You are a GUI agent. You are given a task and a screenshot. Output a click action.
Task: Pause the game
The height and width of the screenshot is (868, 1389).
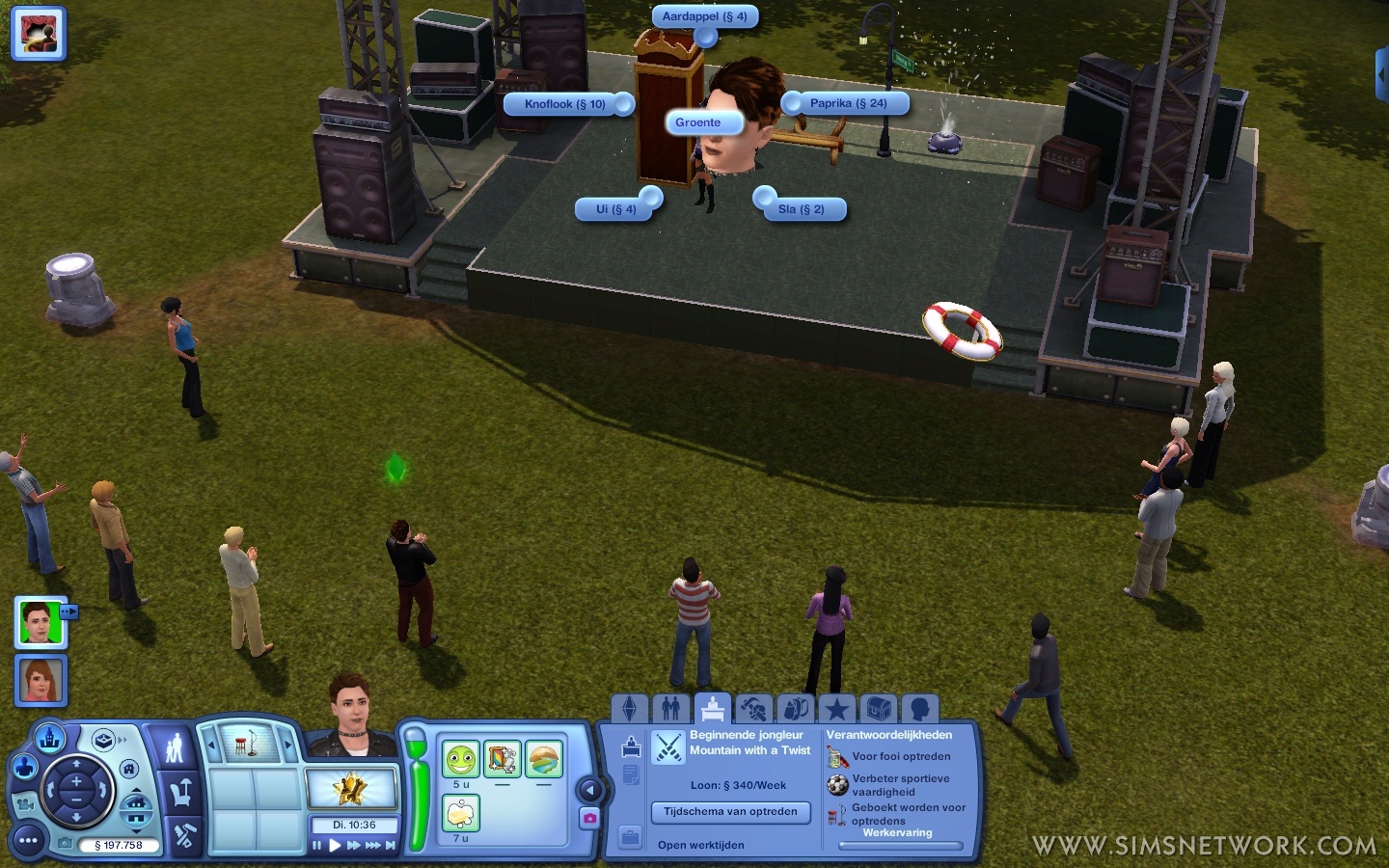click(316, 846)
